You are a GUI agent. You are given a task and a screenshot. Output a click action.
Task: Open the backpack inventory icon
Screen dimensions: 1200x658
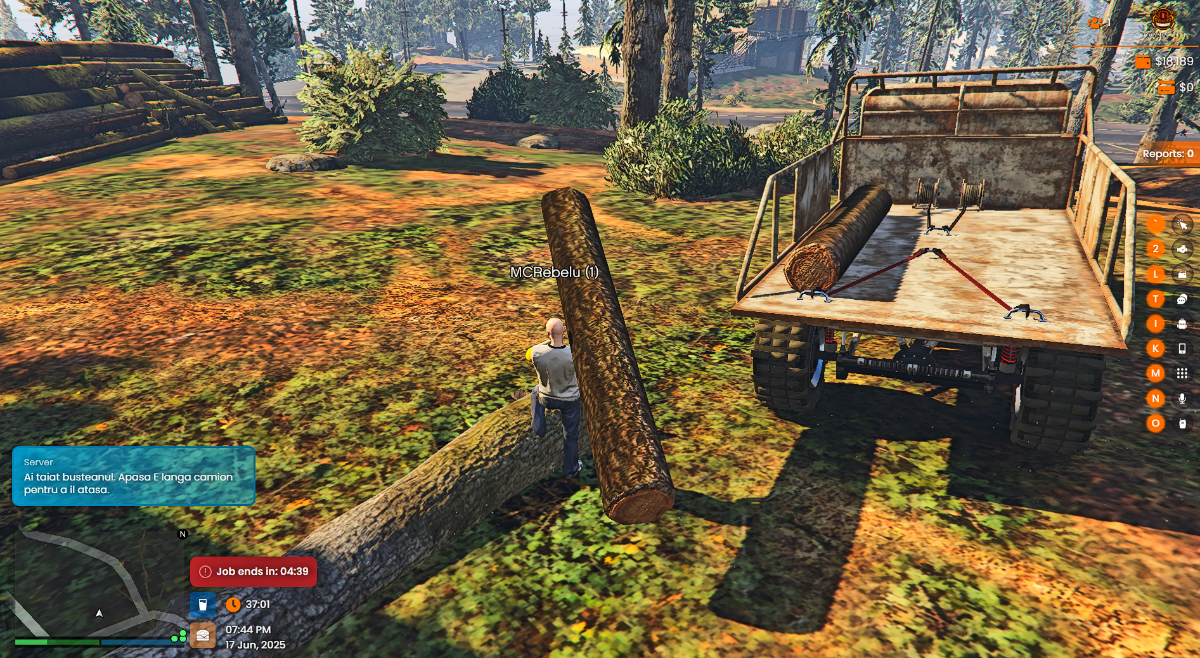1182,323
